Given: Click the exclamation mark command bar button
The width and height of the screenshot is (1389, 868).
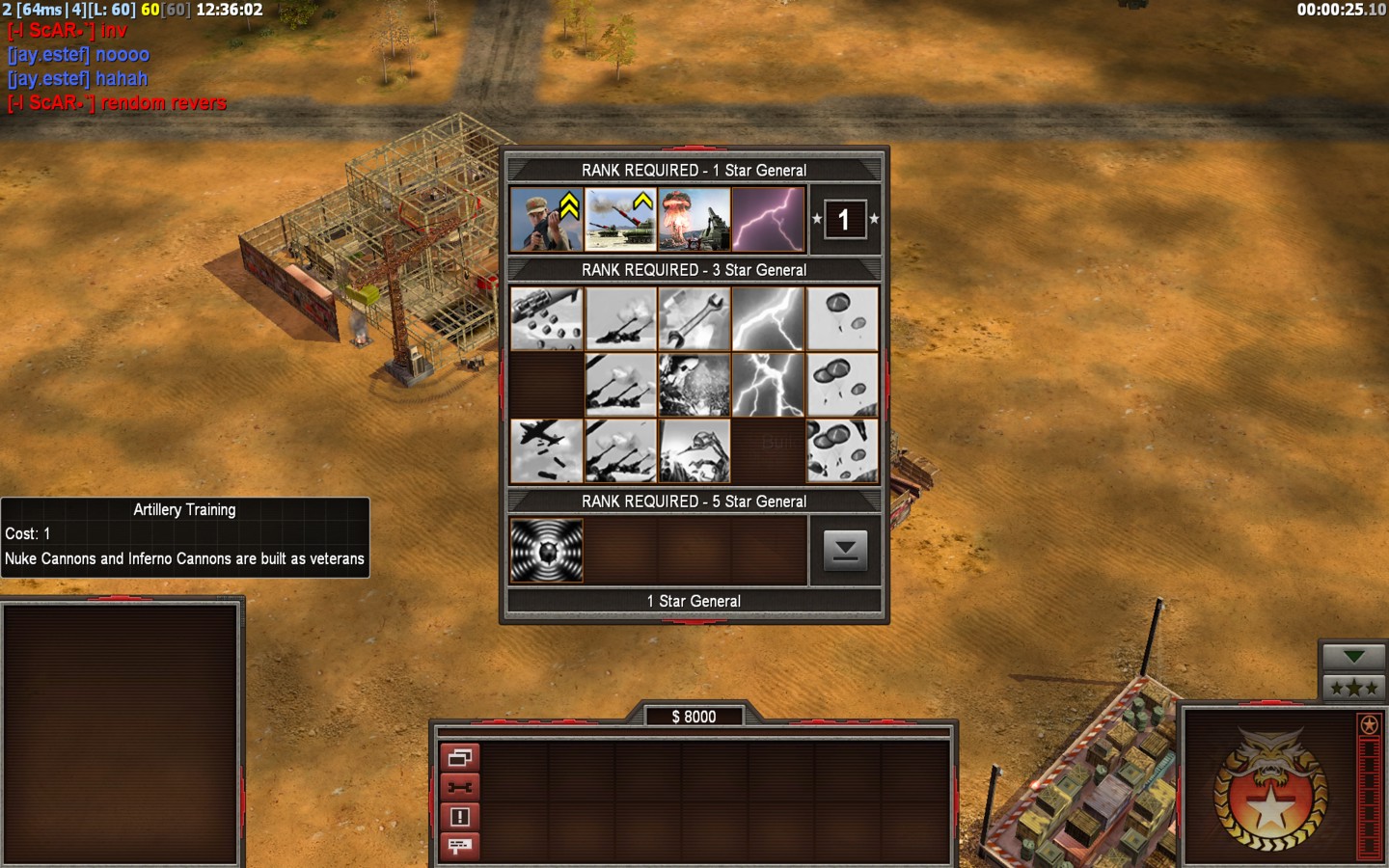Looking at the screenshot, I should [x=459, y=817].
